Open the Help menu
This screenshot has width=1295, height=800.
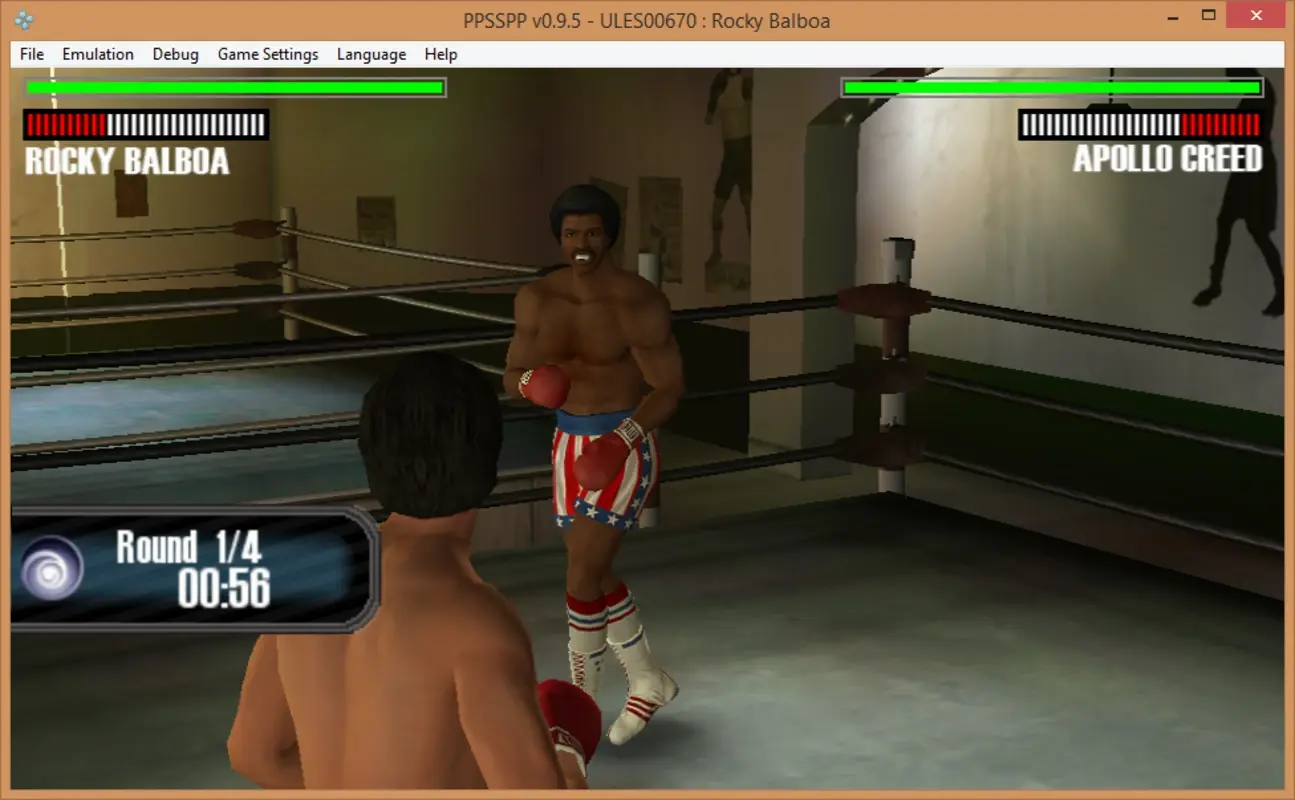pyautogui.click(x=440, y=54)
